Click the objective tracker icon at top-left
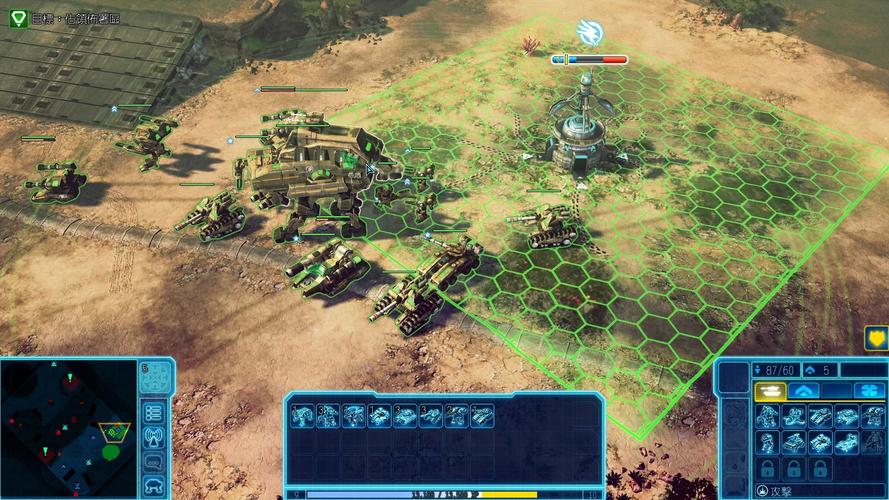889x500 pixels. [17, 17]
